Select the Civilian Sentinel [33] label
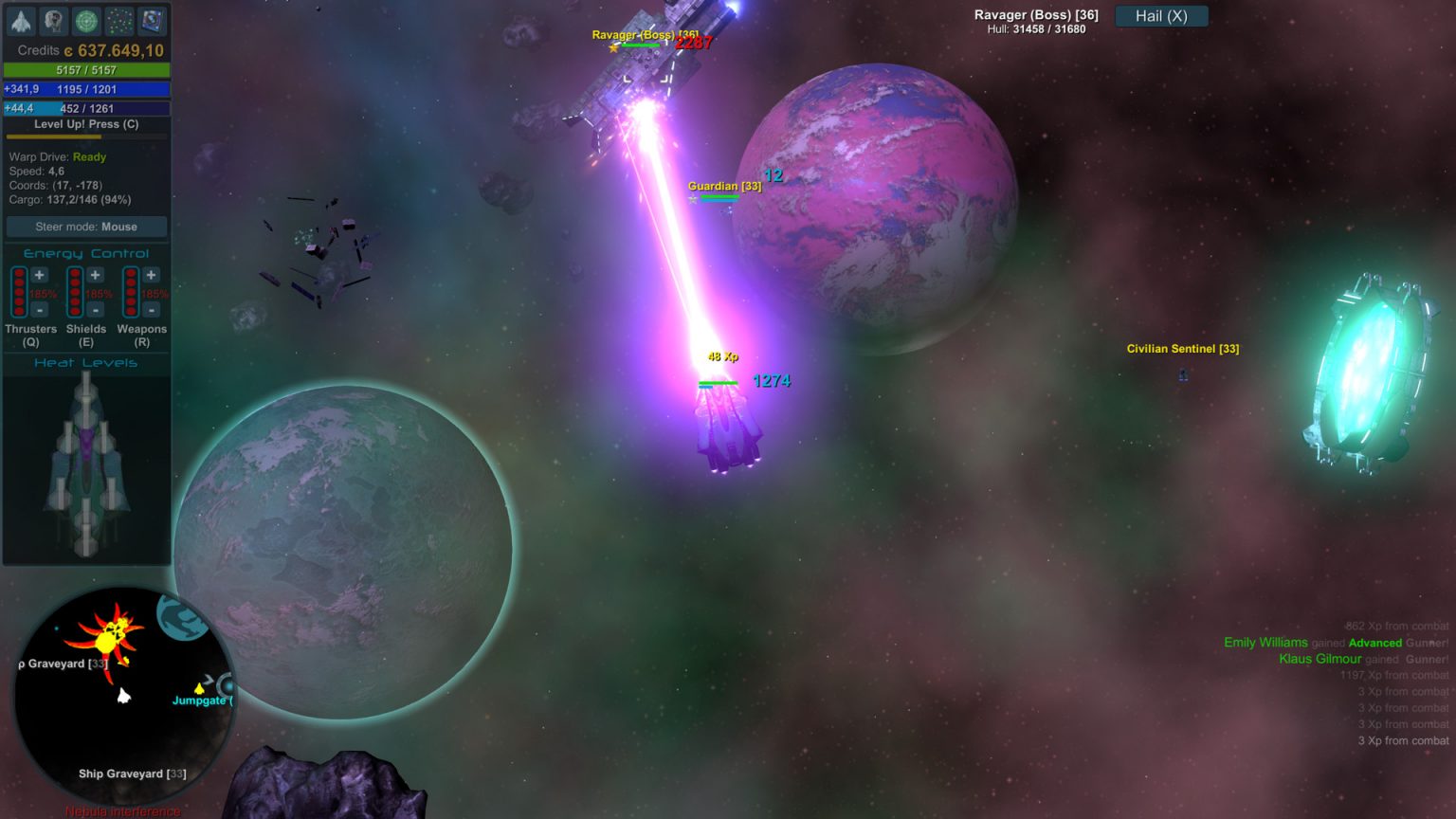The height and width of the screenshot is (819, 1456). (1182, 349)
